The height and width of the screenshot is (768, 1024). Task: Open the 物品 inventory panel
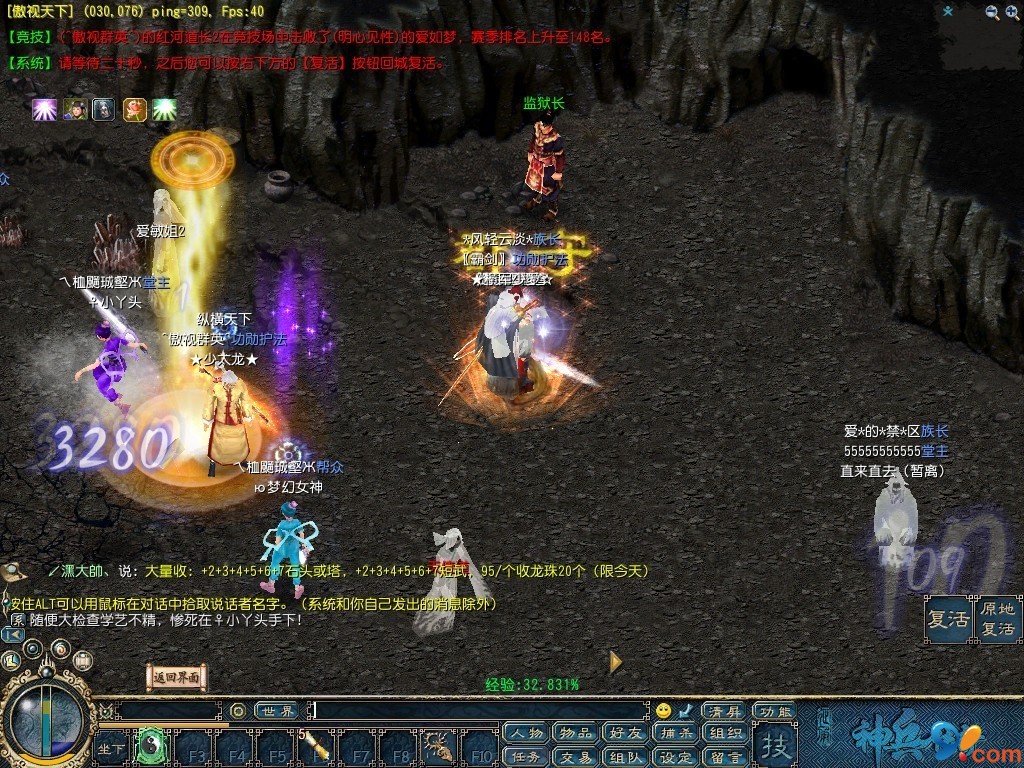tap(576, 733)
